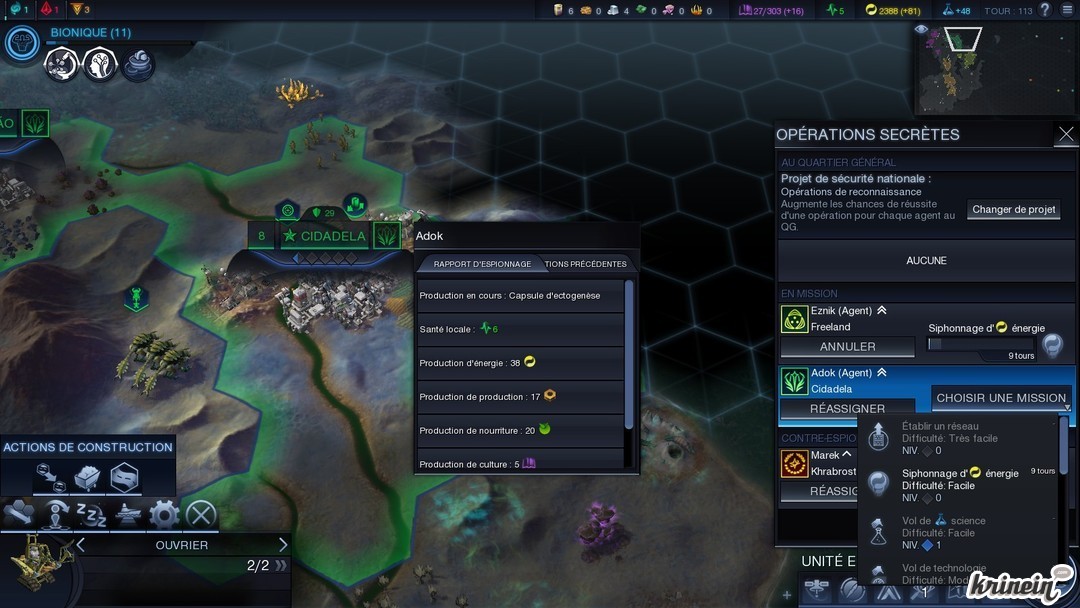Cancel agent Eznik's mission with Annuler
Viewport: 1080px width, 608px height.
(847, 347)
